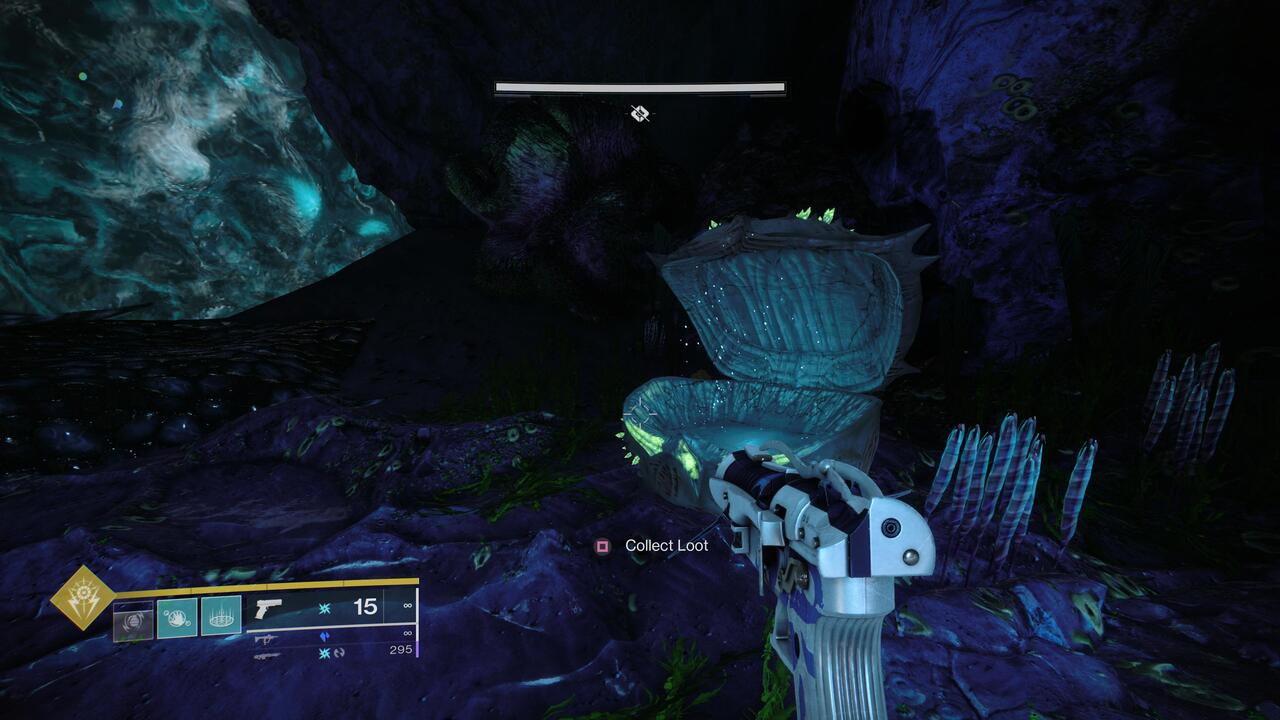Image resolution: width=1280 pixels, height=720 pixels.
Task: Click the sniper rifle weapon icon
Action: 266,657
